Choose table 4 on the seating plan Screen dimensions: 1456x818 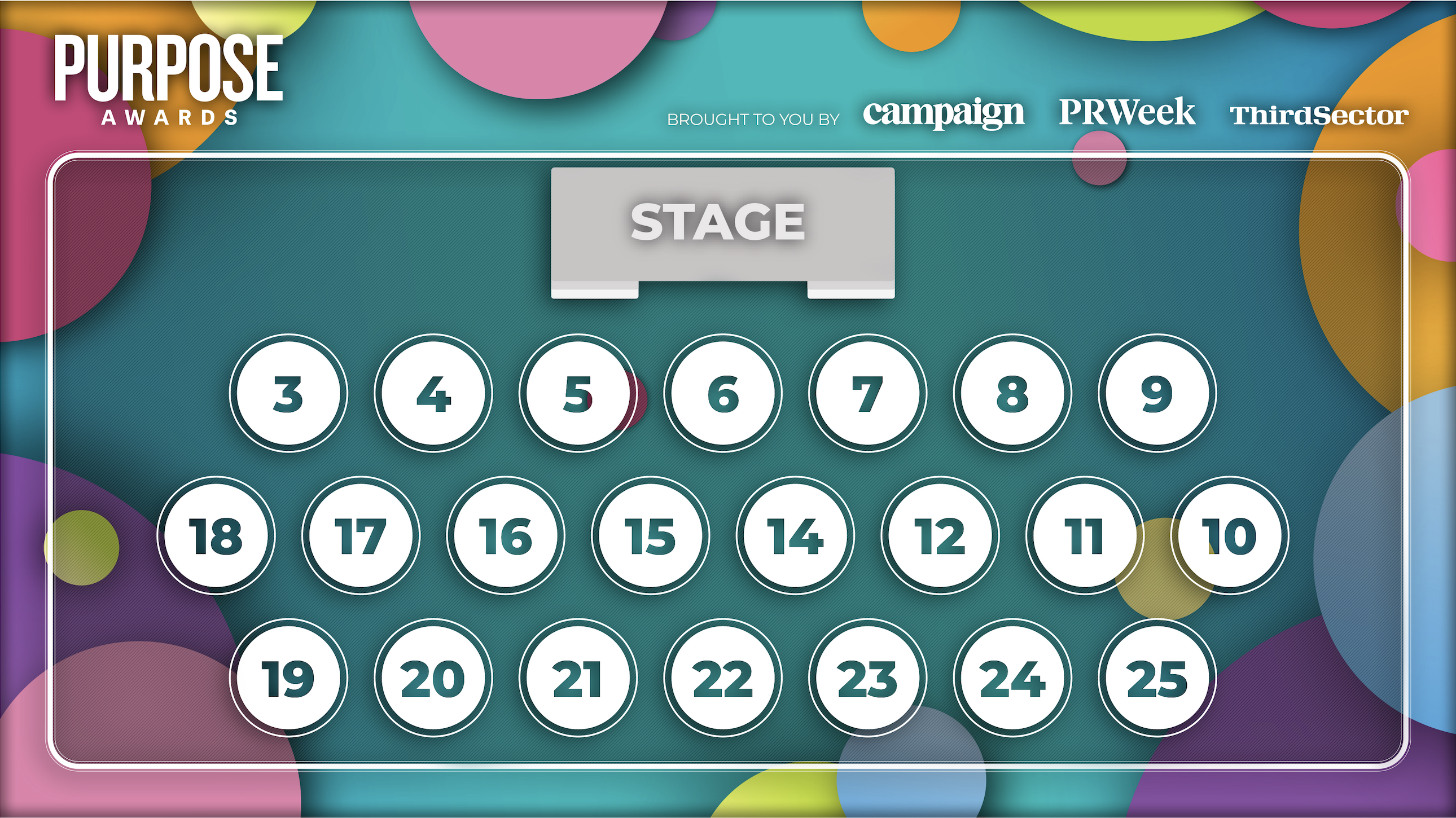433,393
